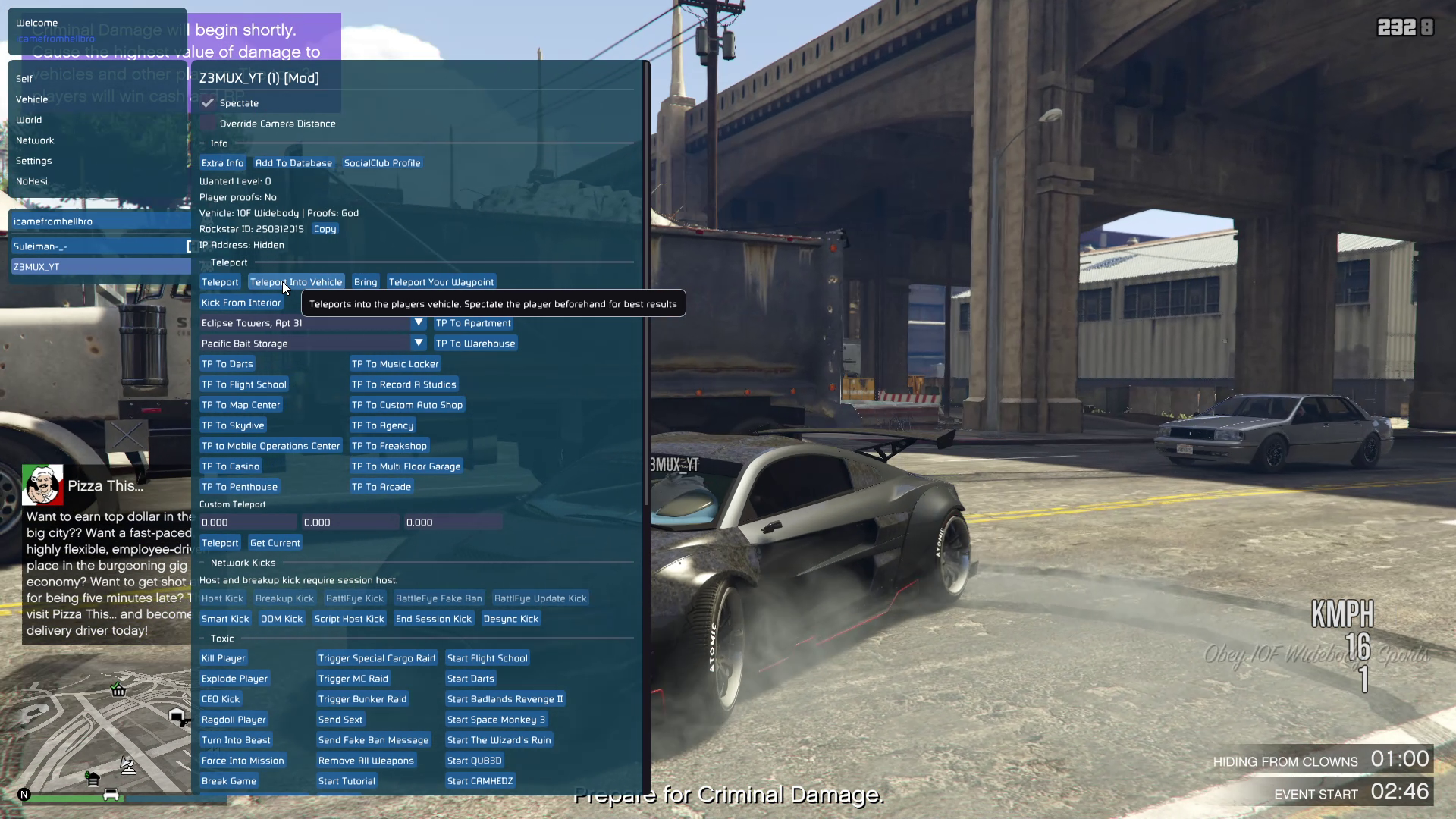The height and width of the screenshot is (819, 1456).
Task: Click Teleport Into Vehicle
Action: click(296, 282)
